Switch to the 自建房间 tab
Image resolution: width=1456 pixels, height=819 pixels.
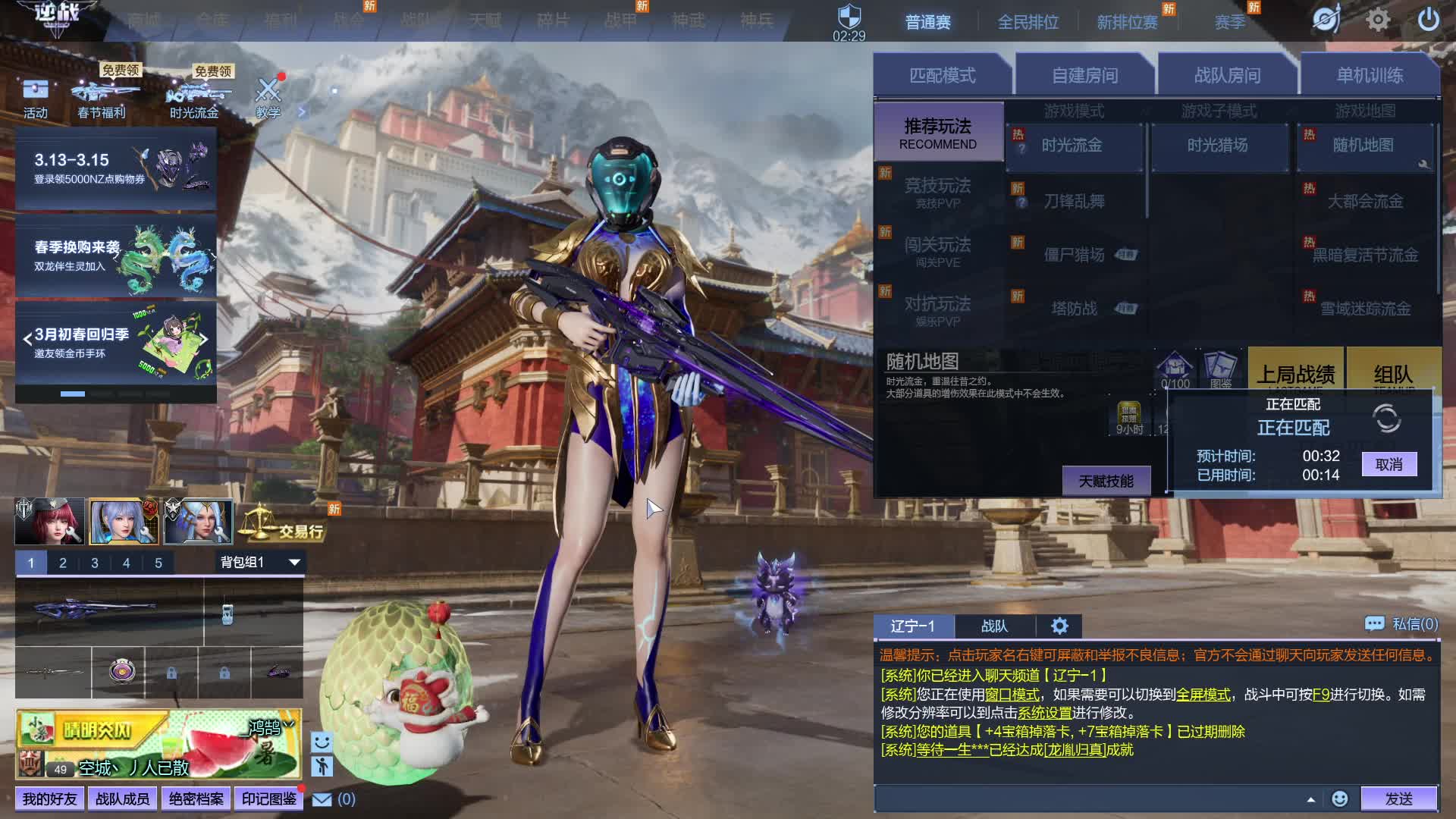point(1084,75)
